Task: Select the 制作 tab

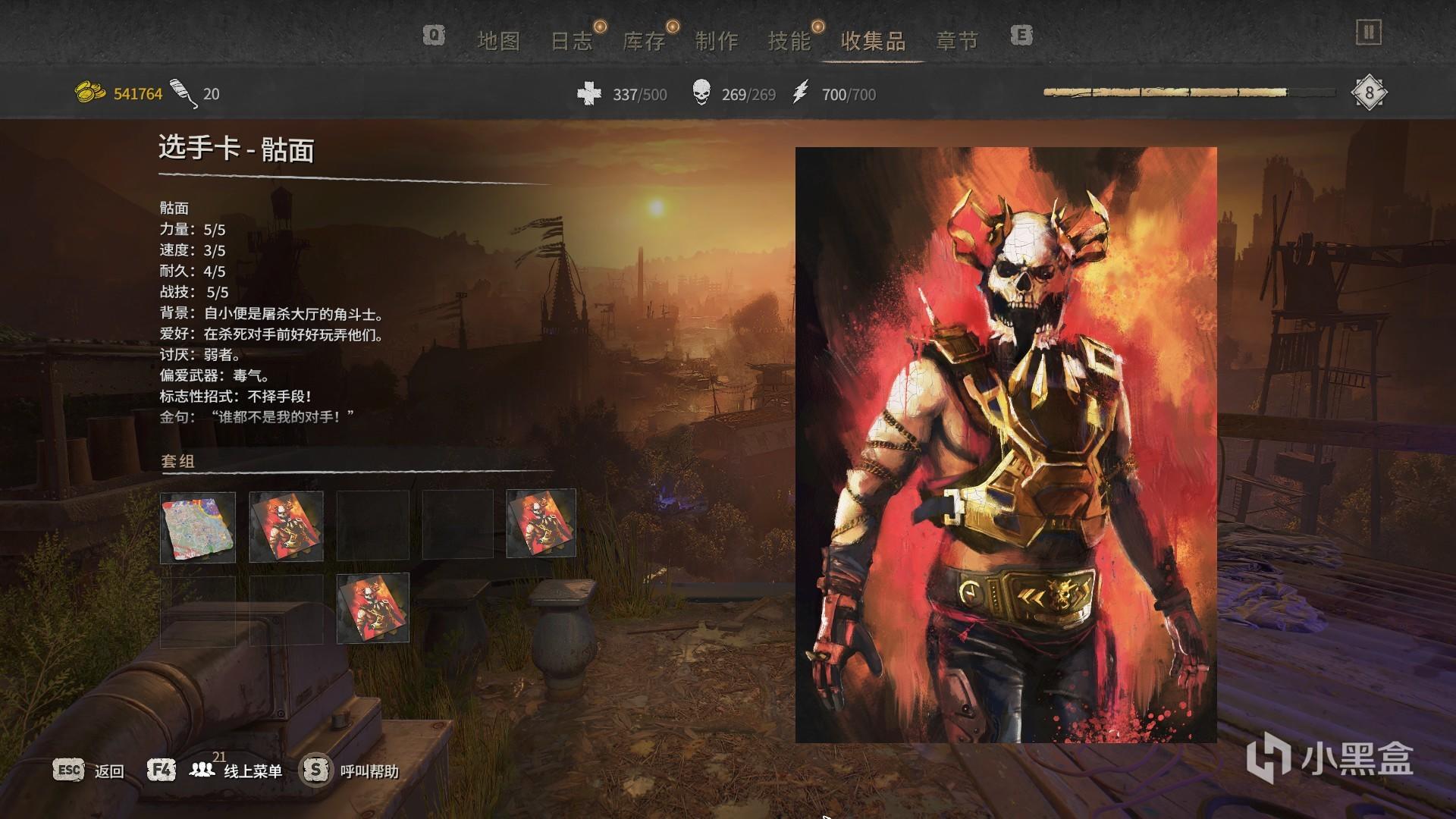Action: (717, 41)
